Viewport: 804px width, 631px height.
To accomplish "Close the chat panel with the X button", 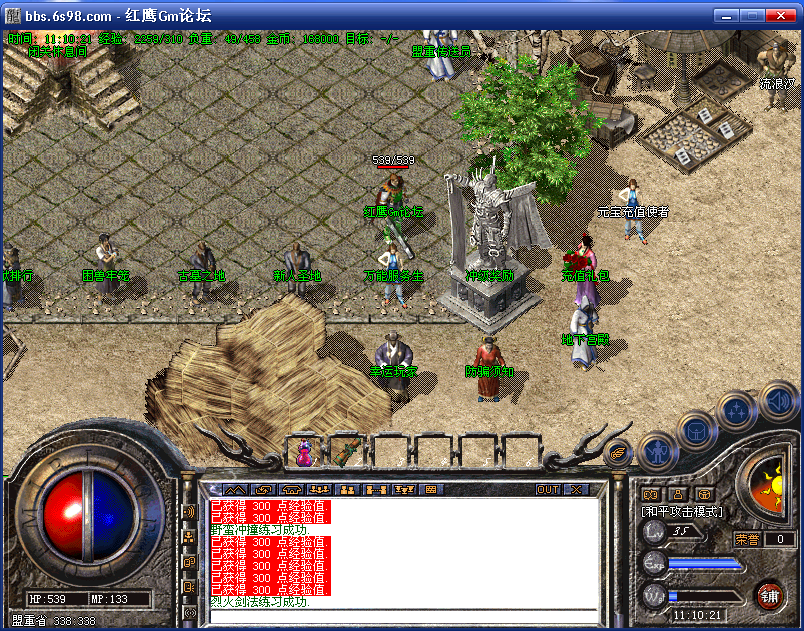I will coord(576,490).
